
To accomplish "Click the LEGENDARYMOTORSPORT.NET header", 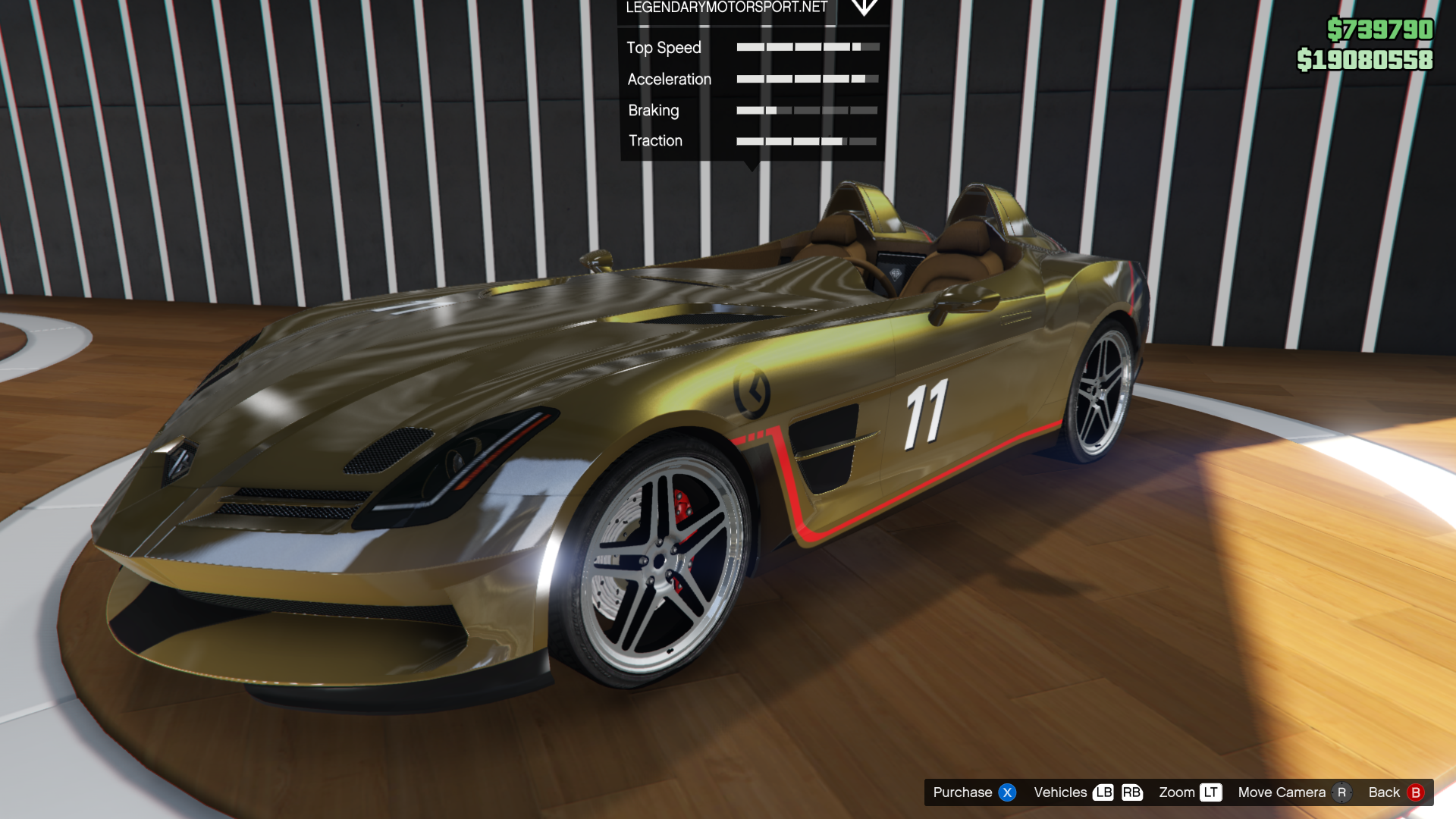I will click(x=726, y=8).
